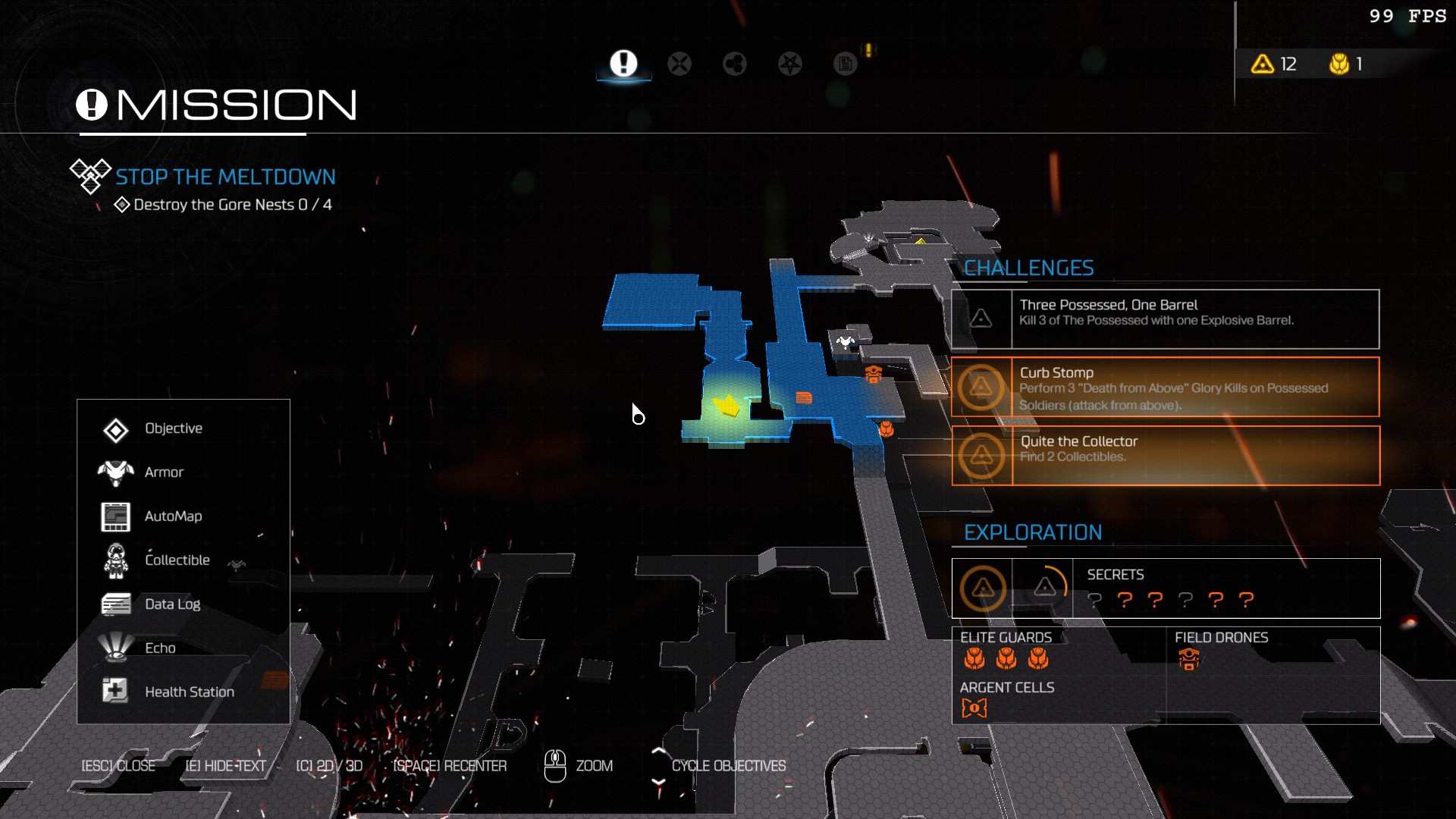Click the white armor marker on the map
The image size is (1456, 819).
[x=846, y=342]
